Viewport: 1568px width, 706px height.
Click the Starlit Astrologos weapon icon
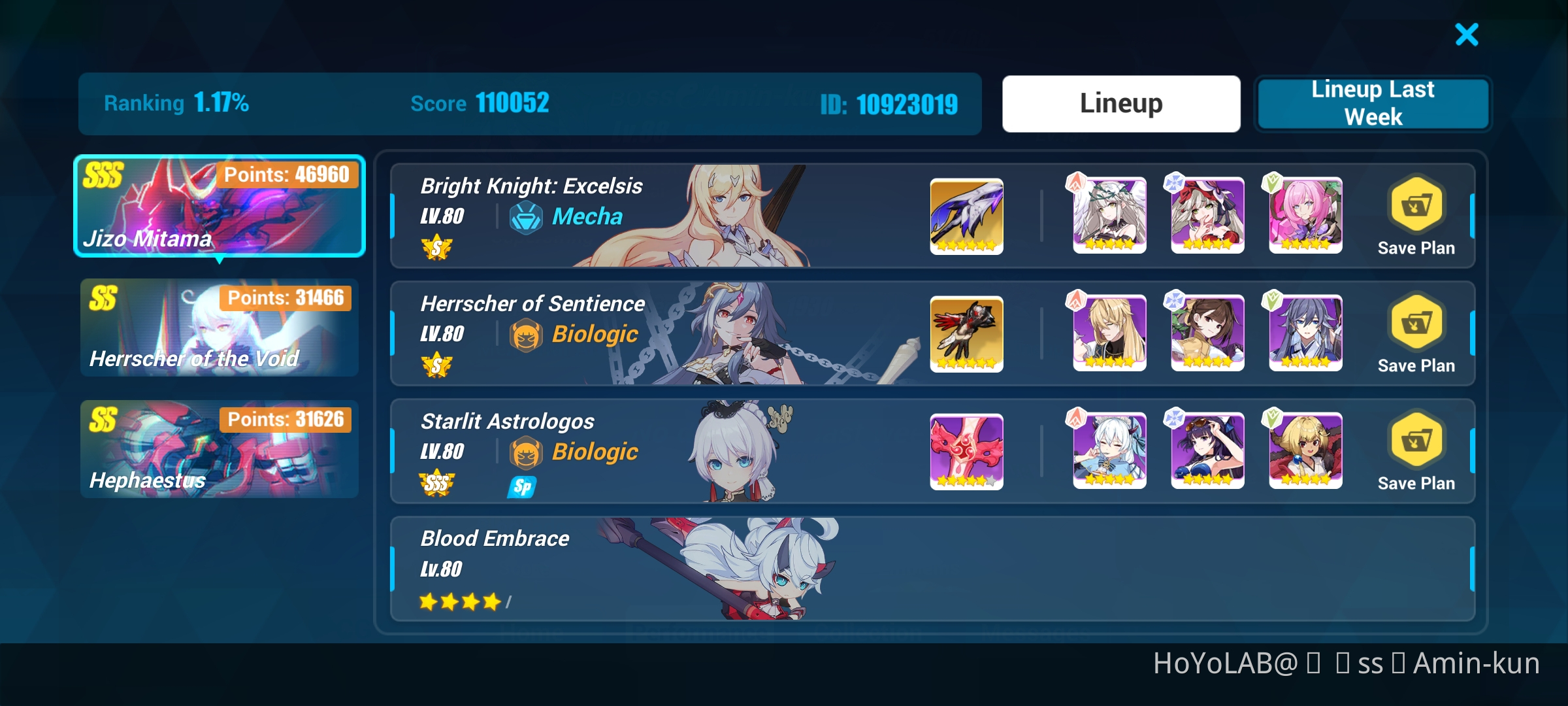tap(966, 451)
